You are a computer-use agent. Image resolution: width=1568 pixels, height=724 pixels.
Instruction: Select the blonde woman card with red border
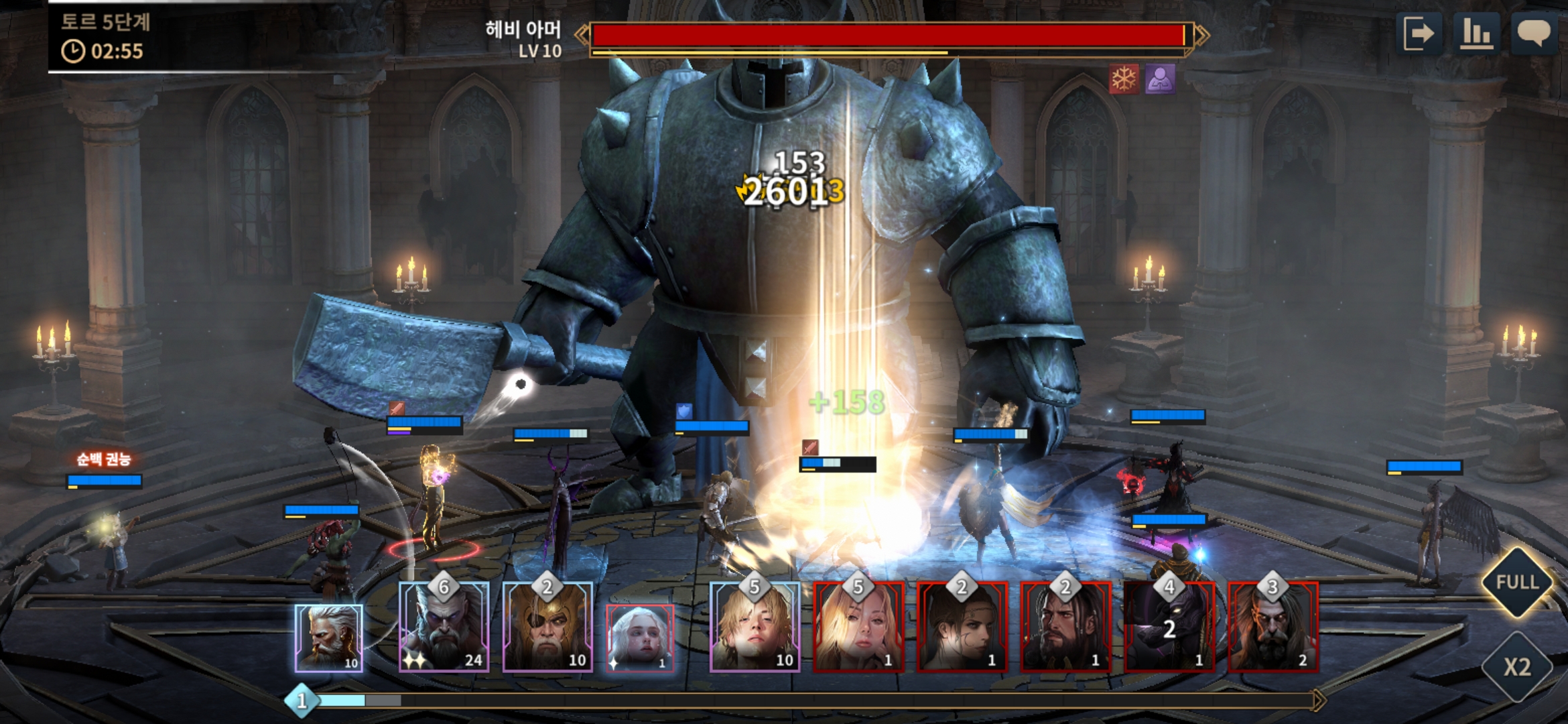tap(858, 628)
